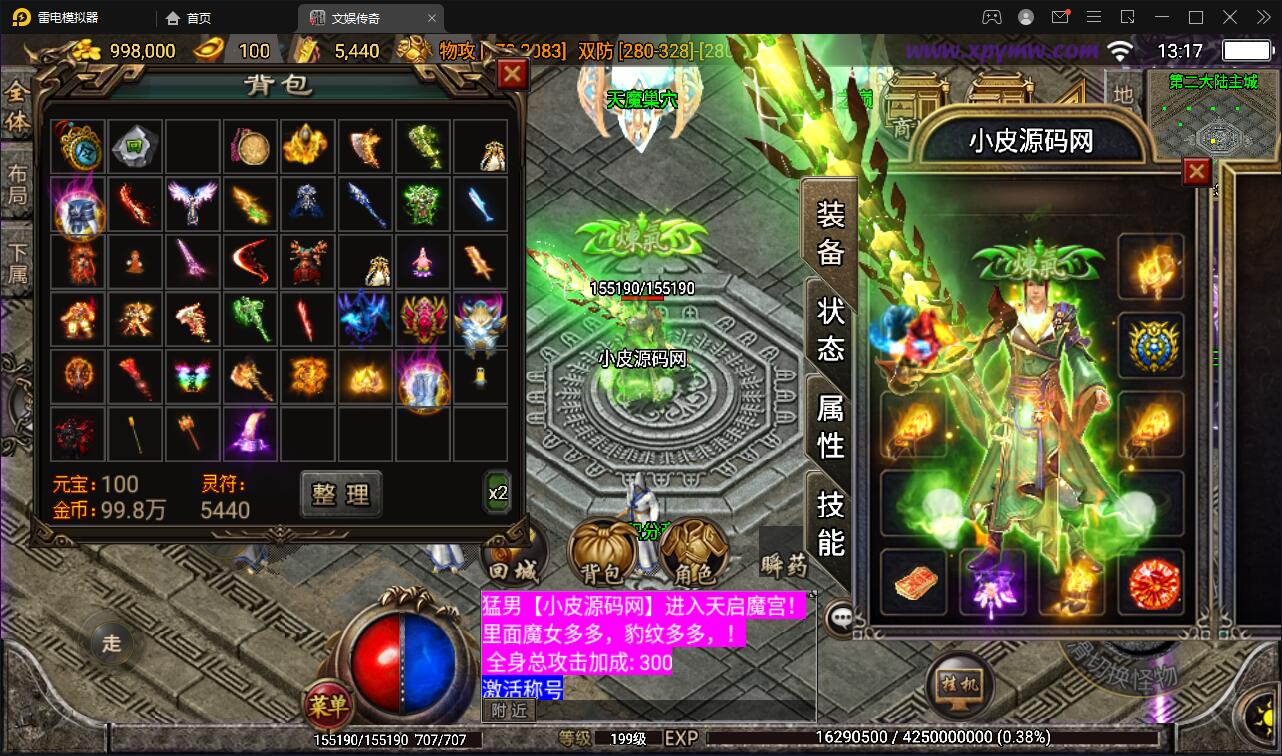
Task: Click the 整理 sort bag button
Action: point(340,495)
